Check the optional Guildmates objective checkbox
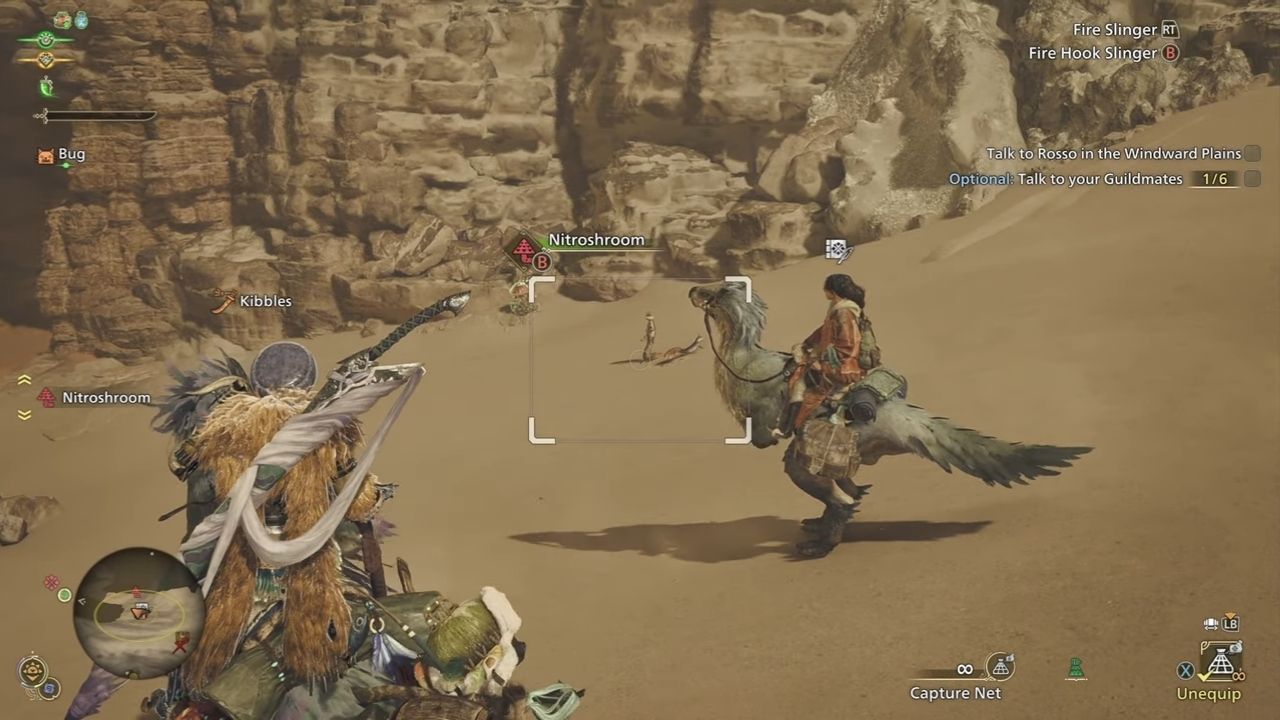This screenshot has width=1280, height=720. 1254,179
